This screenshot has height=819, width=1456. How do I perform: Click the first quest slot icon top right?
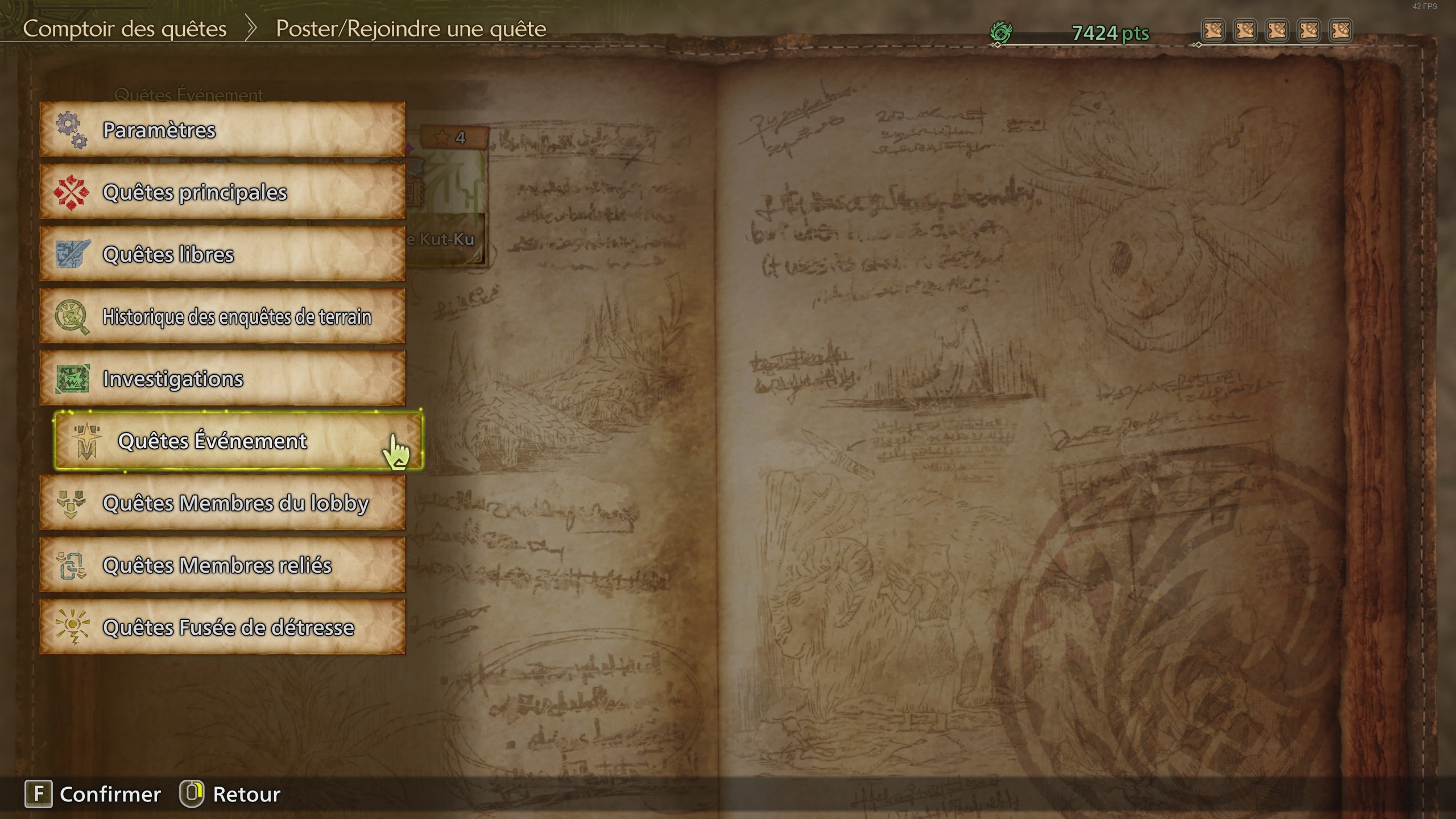point(1214,31)
